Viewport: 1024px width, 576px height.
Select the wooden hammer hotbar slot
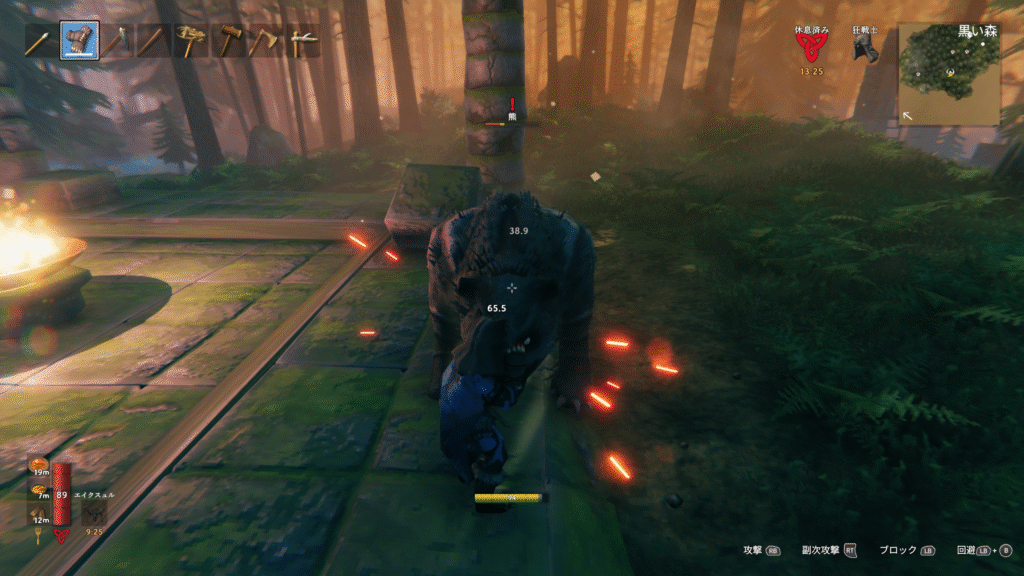tap(227, 41)
